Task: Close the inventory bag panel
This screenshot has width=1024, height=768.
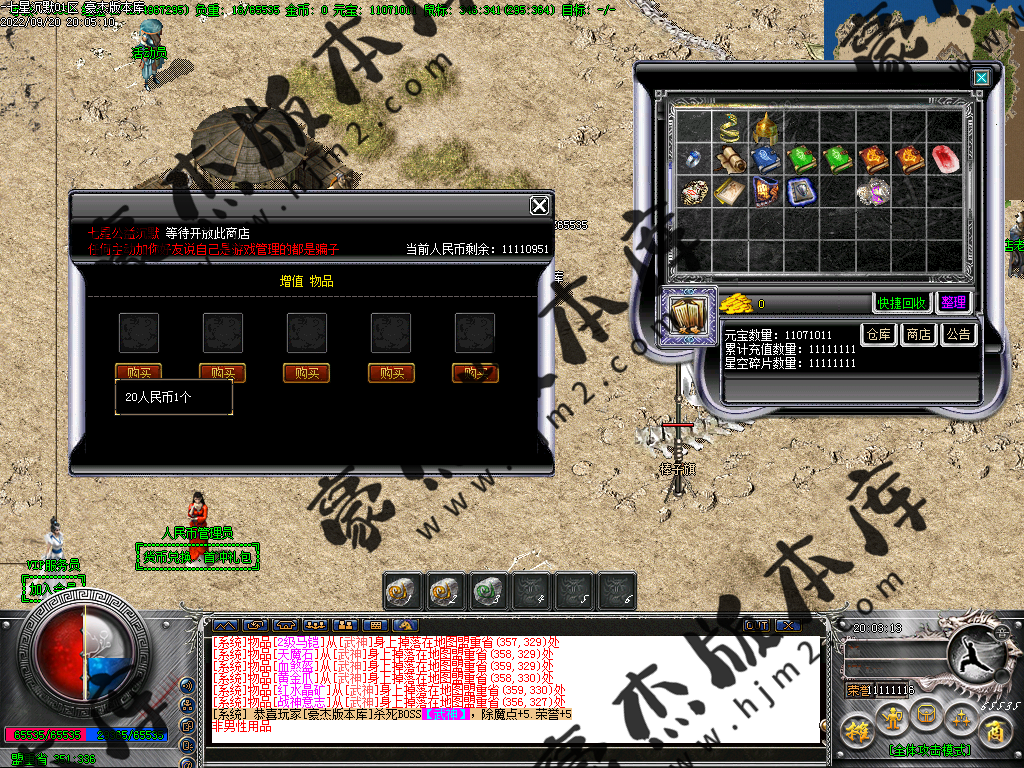Action: pyautogui.click(x=981, y=77)
